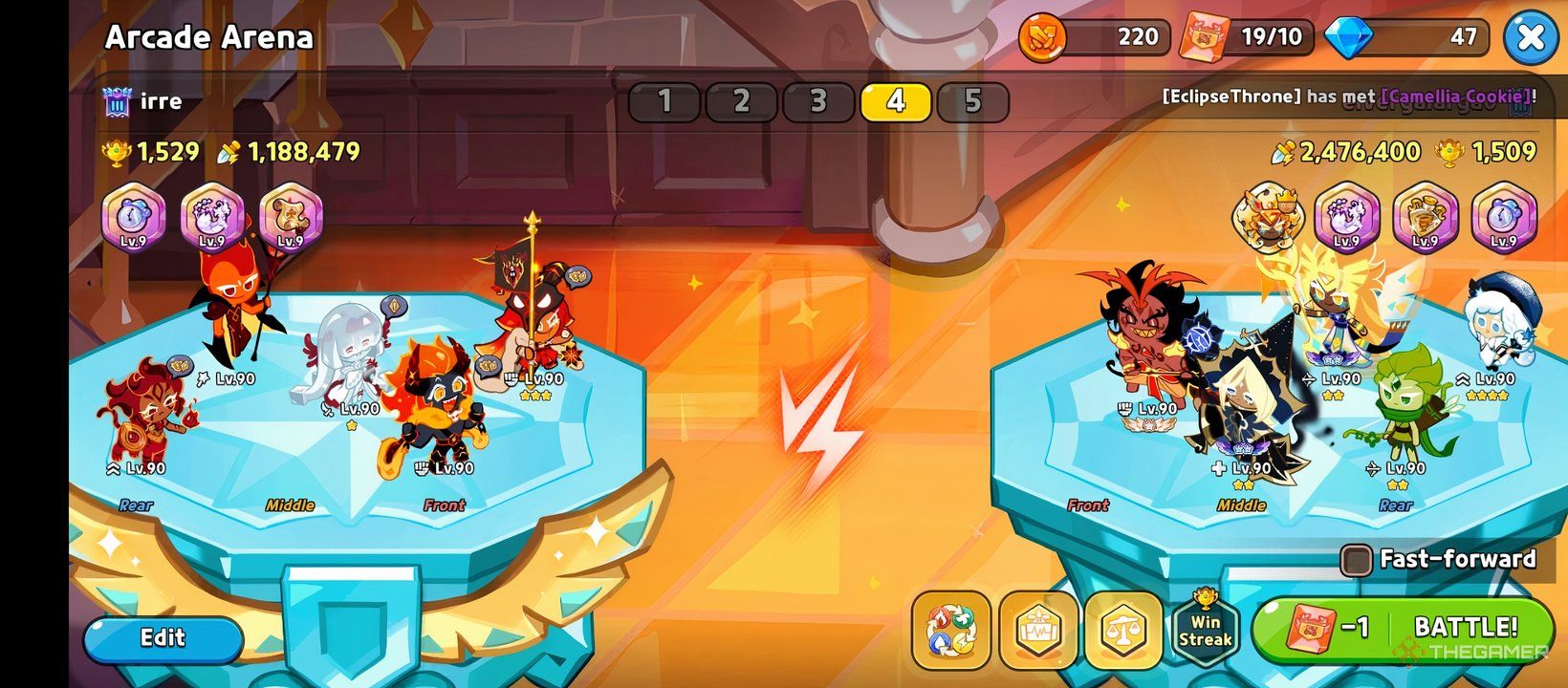Select the highlighted opponent tab 4

tap(896, 102)
